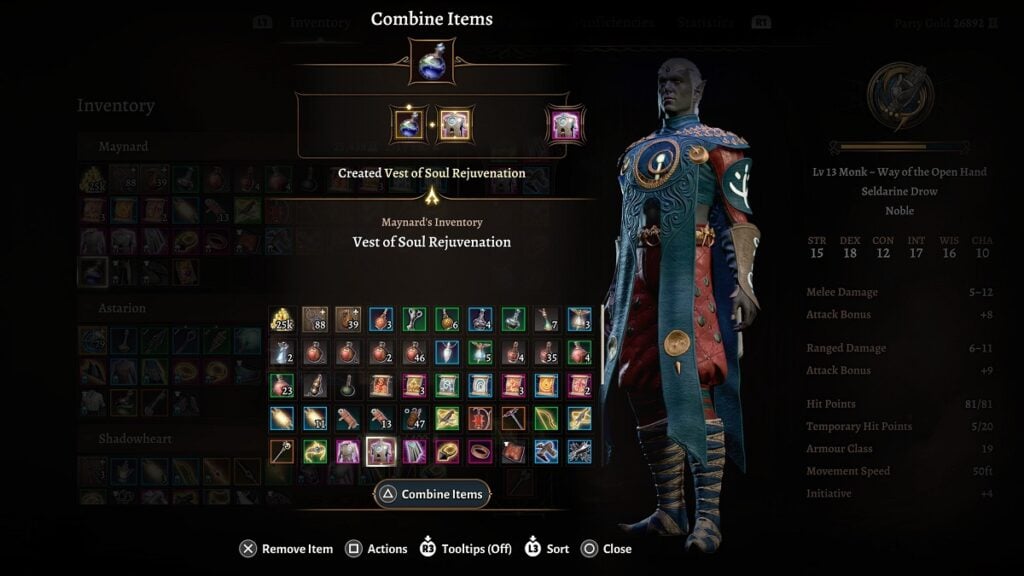Pick the plain copper ring slot

coord(480,451)
